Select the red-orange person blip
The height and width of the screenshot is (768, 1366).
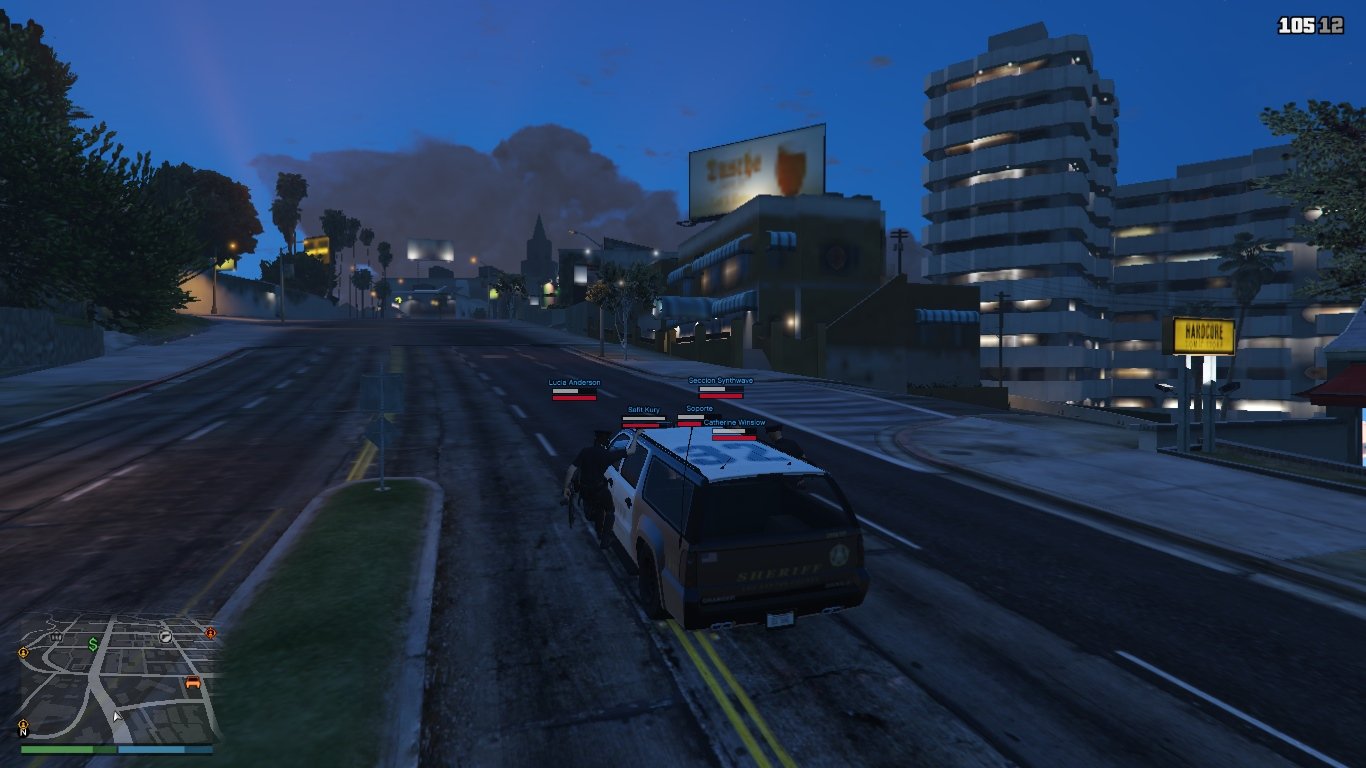210,633
